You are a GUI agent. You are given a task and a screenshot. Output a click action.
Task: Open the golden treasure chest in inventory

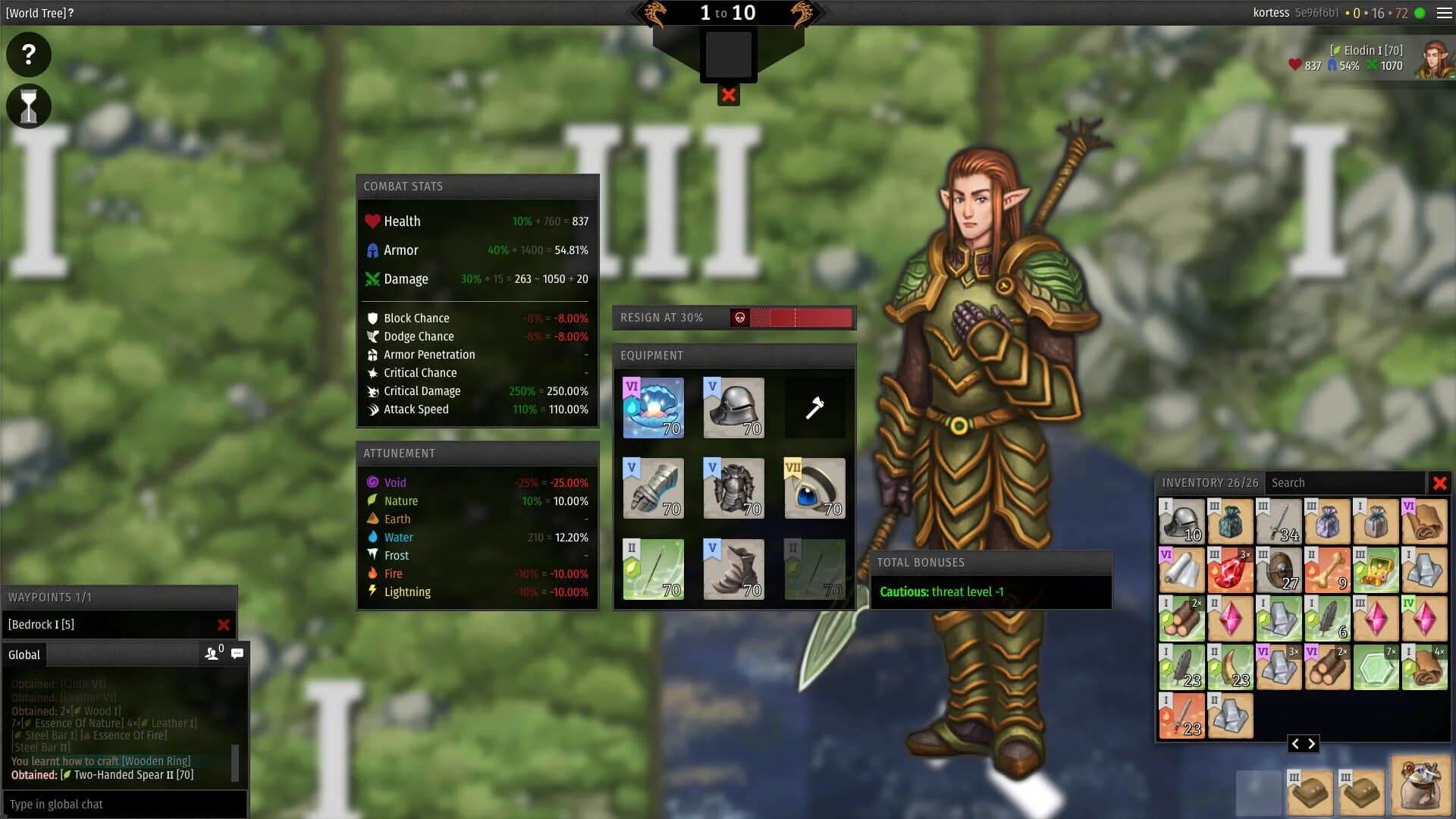click(1376, 570)
